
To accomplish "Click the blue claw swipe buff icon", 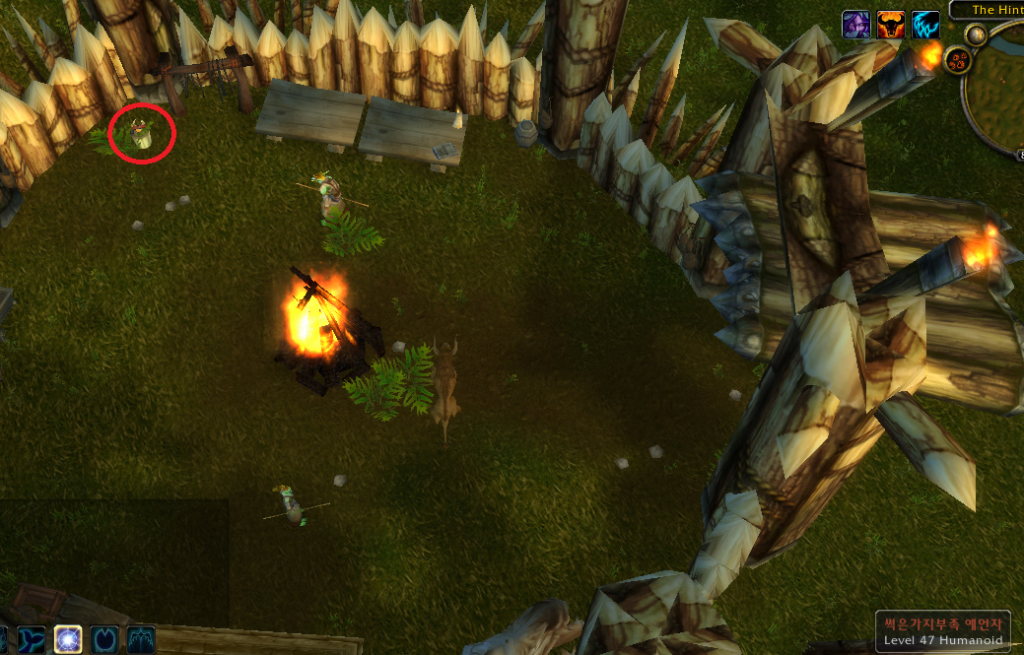I will (x=925, y=24).
